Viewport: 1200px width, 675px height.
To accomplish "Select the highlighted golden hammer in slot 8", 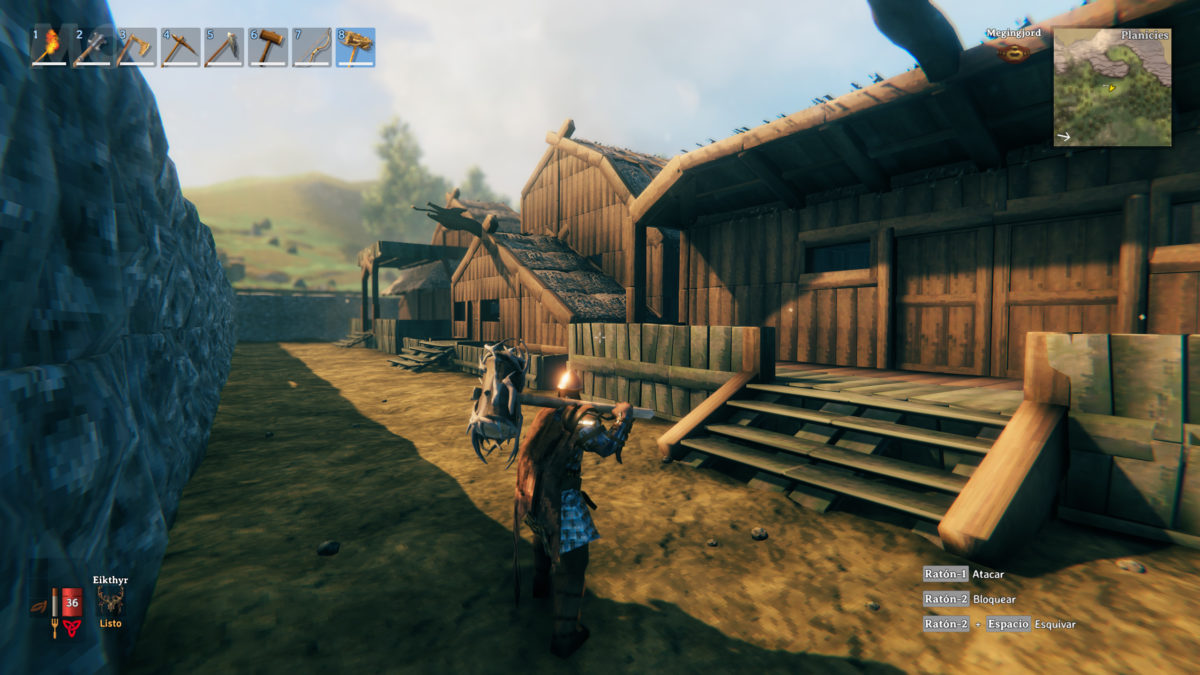I will coord(355,46).
